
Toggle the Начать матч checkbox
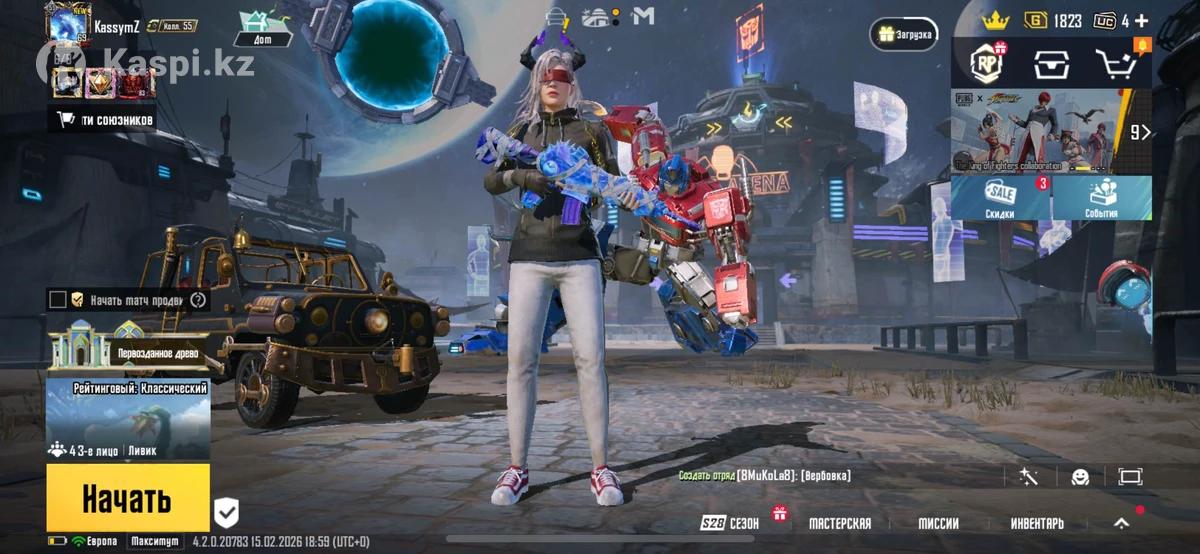(x=58, y=299)
